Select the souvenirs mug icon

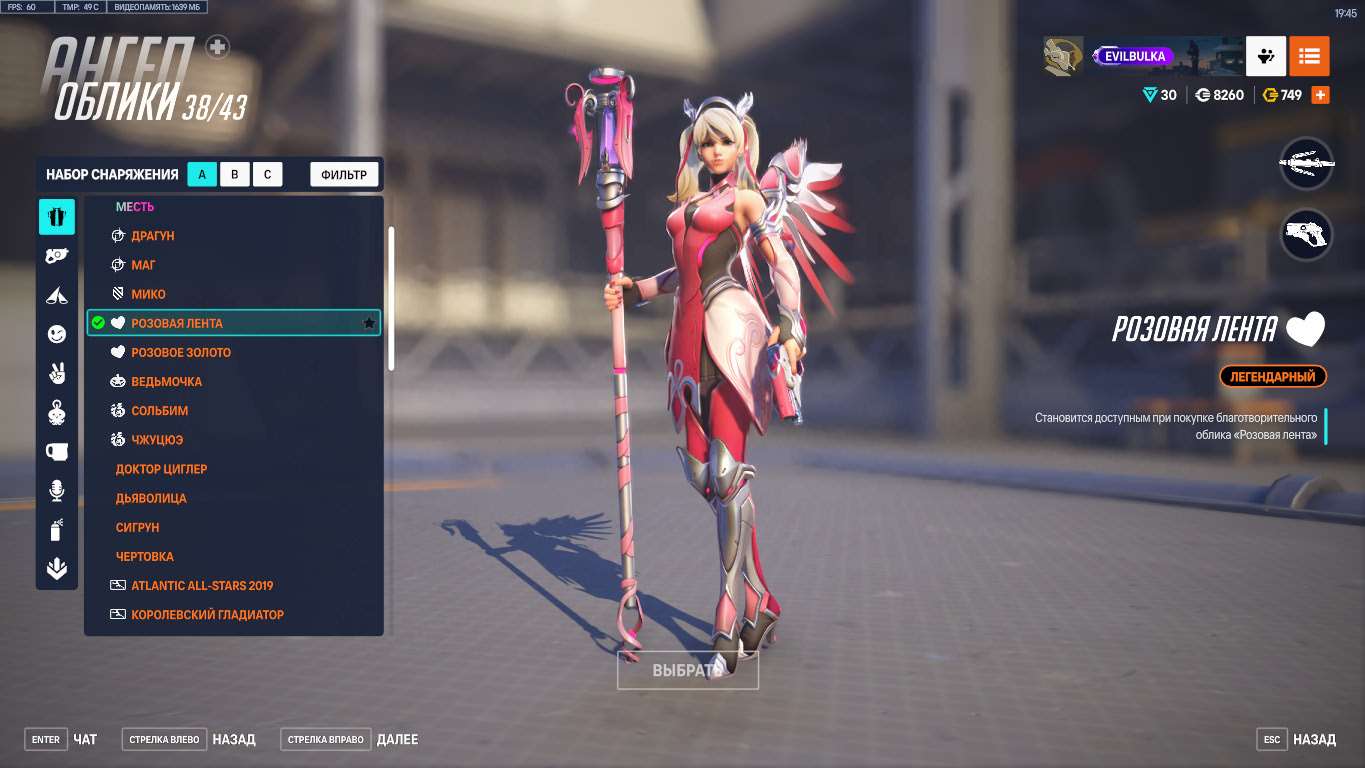[56, 452]
